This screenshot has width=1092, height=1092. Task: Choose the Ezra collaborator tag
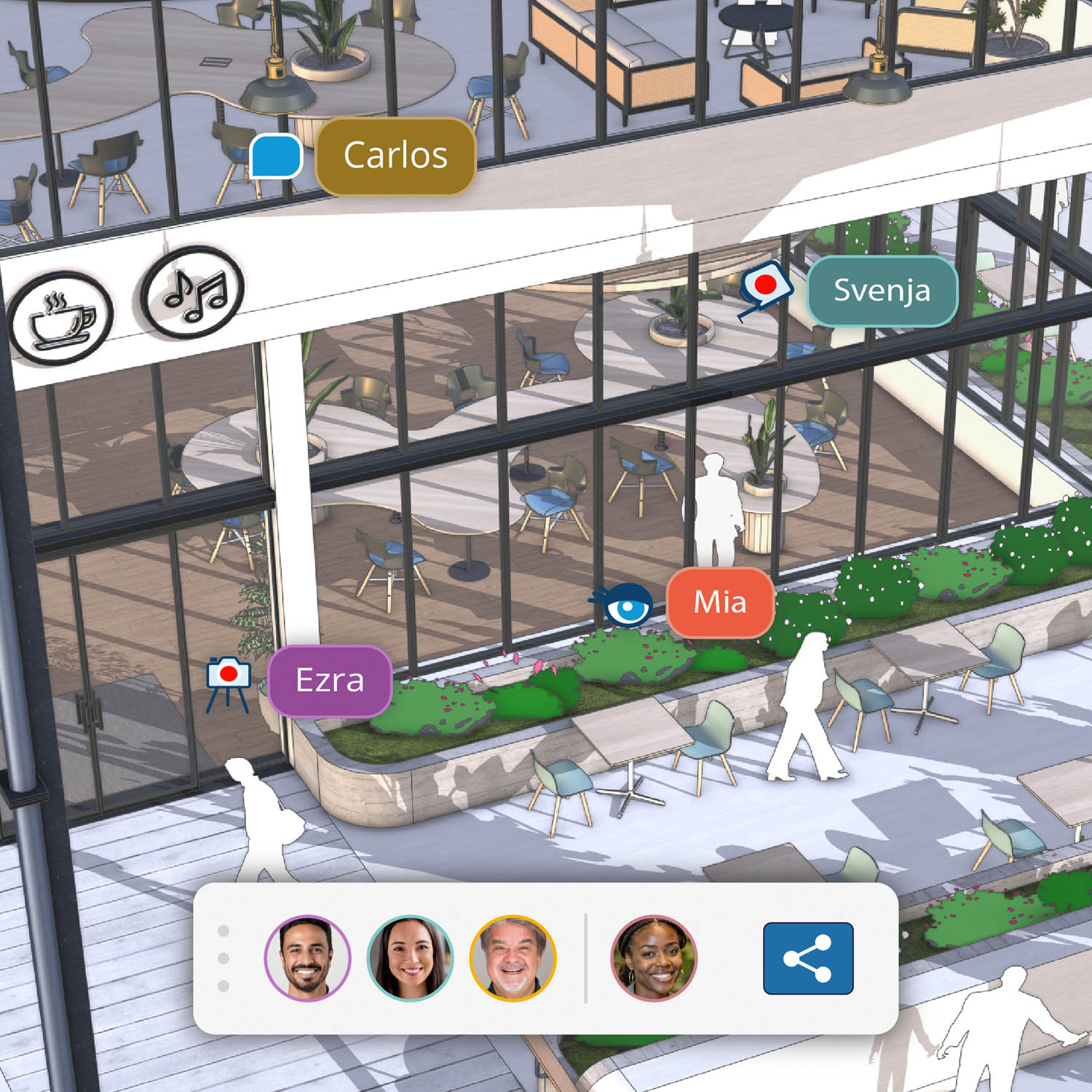point(330,681)
